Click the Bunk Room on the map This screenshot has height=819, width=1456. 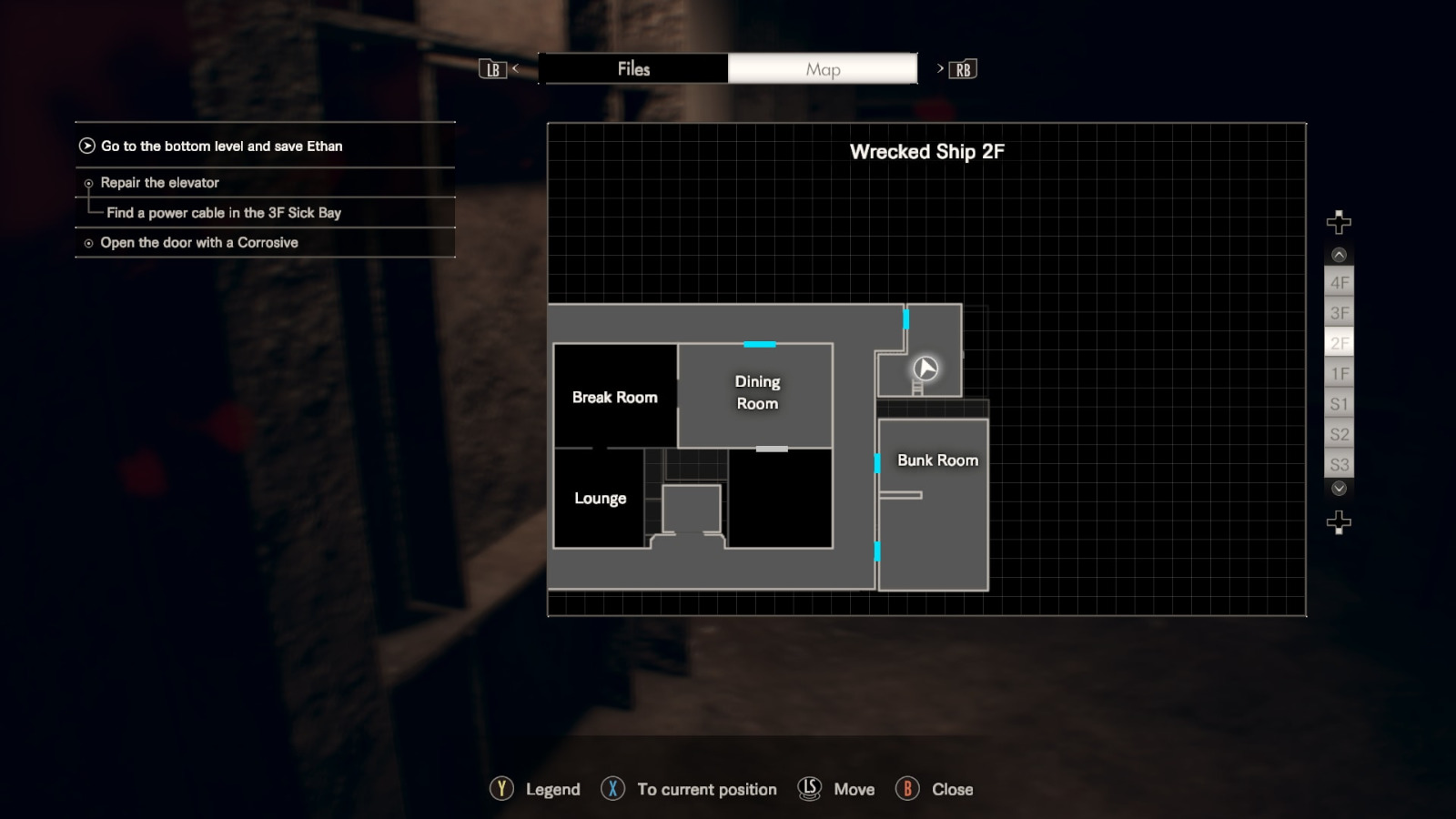tap(936, 460)
